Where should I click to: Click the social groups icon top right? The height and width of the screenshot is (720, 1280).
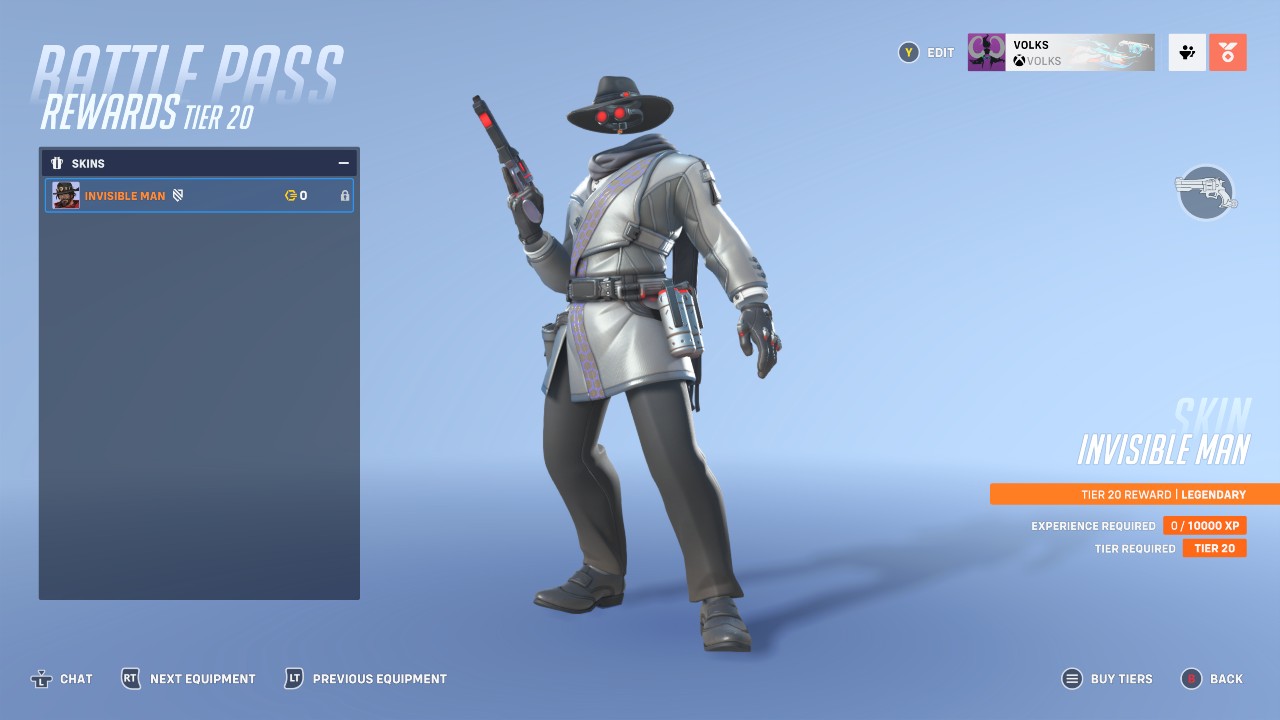[1186, 52]
